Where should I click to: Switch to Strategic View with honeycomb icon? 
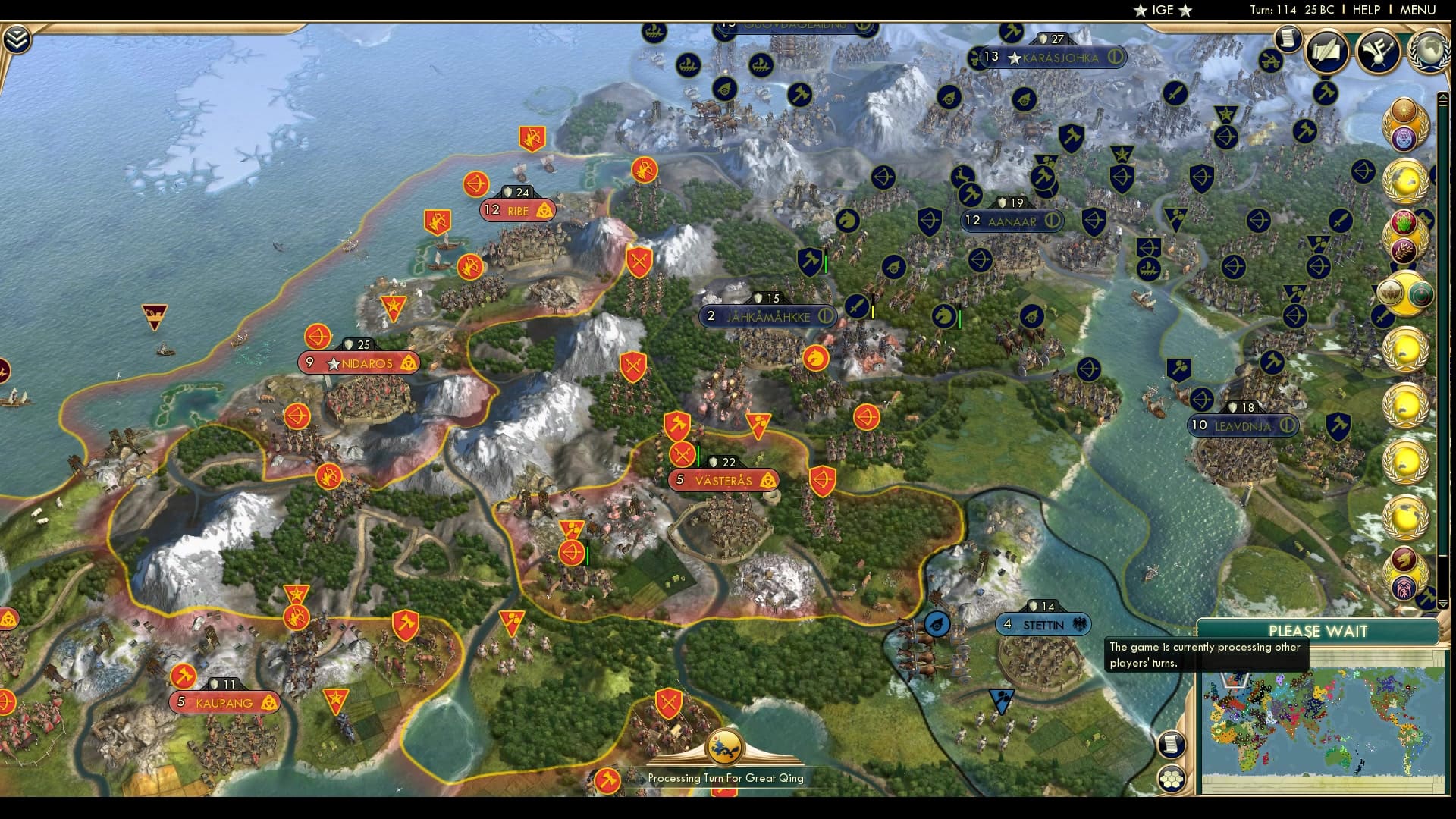click(x=1172, y=777)
